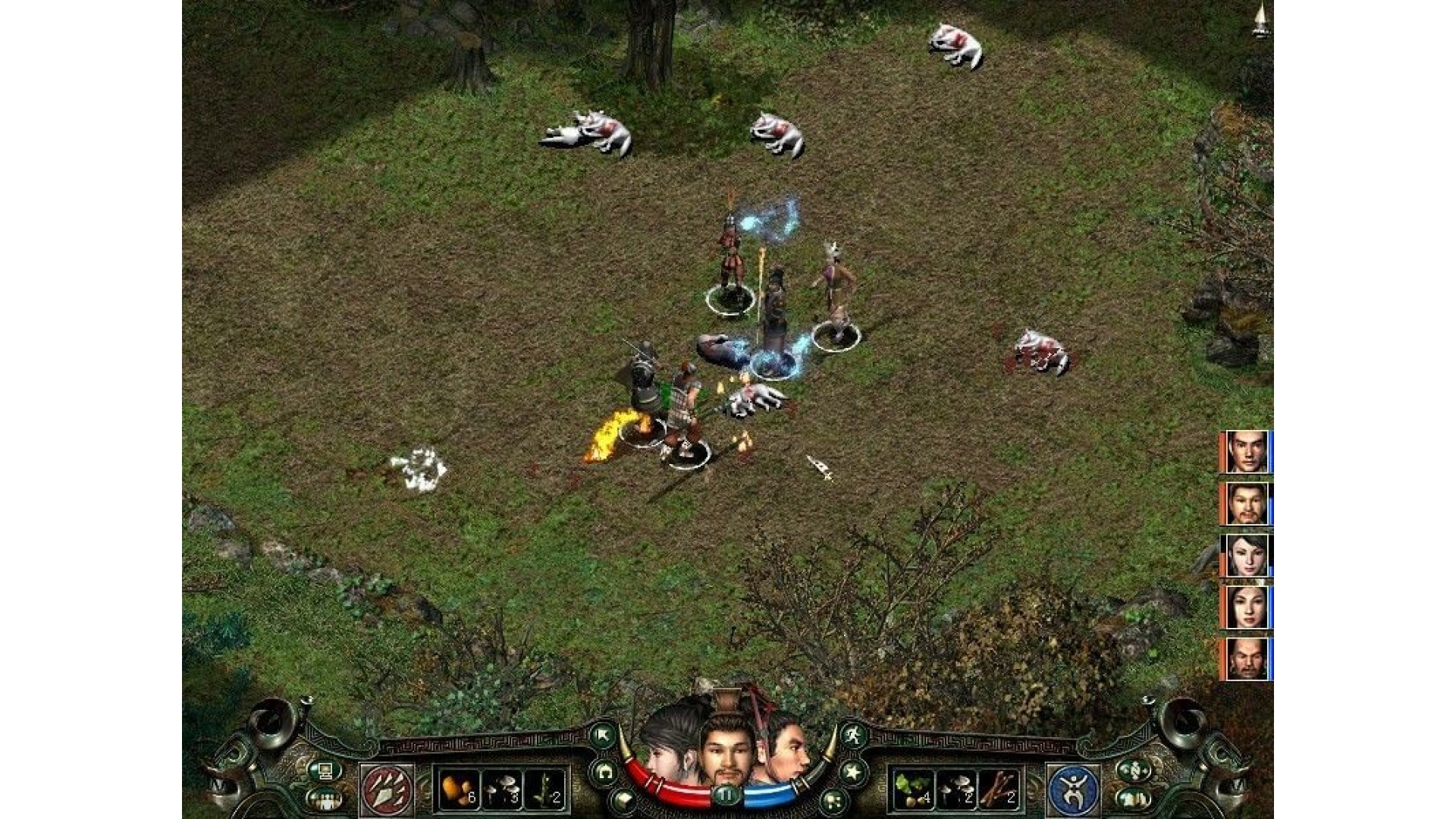1456x819 pixels.
Task: Click the star round button
Action: 852,772
